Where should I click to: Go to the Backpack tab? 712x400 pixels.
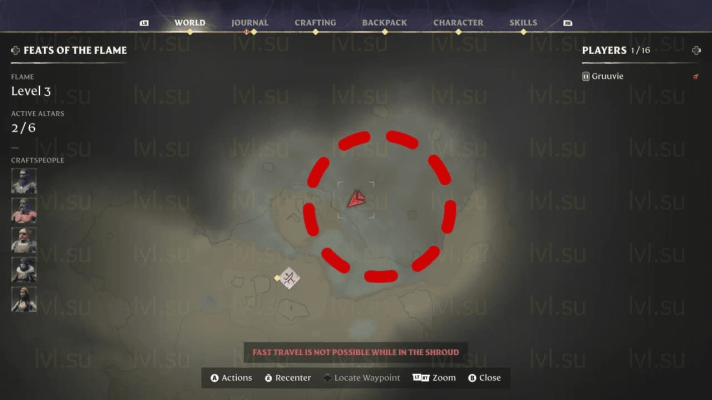click(384, 22)
